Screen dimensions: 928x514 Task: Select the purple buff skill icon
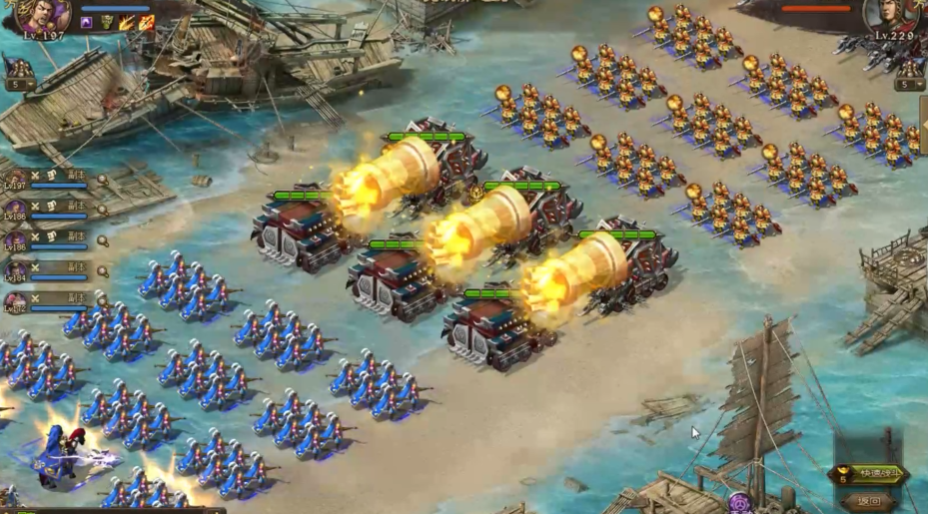click(x=88, y=23)
